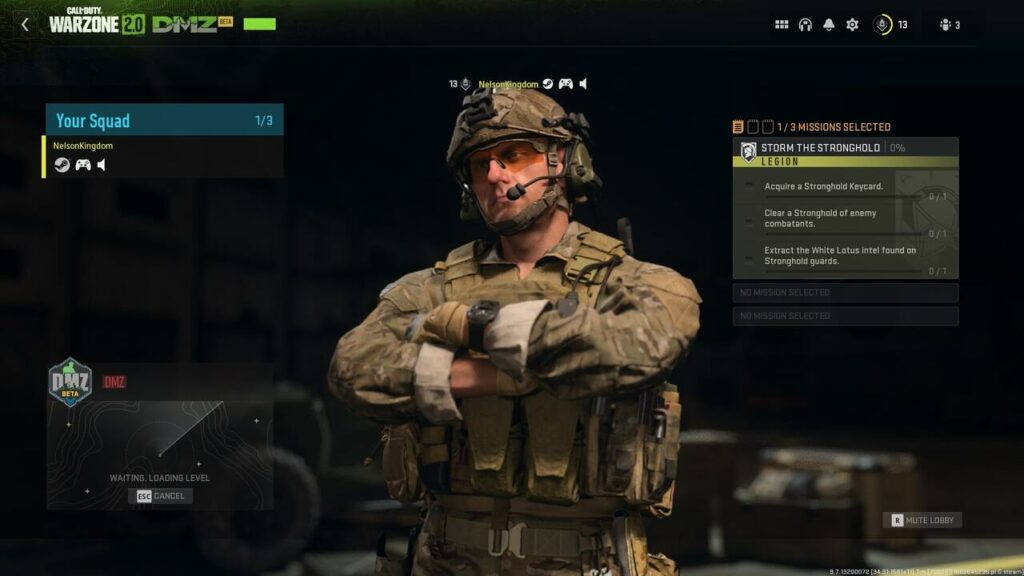The image size is (1024, 576).
Task: Click the NelsonKingdom nameplate above the operator
Action: [x=508, y=84]
